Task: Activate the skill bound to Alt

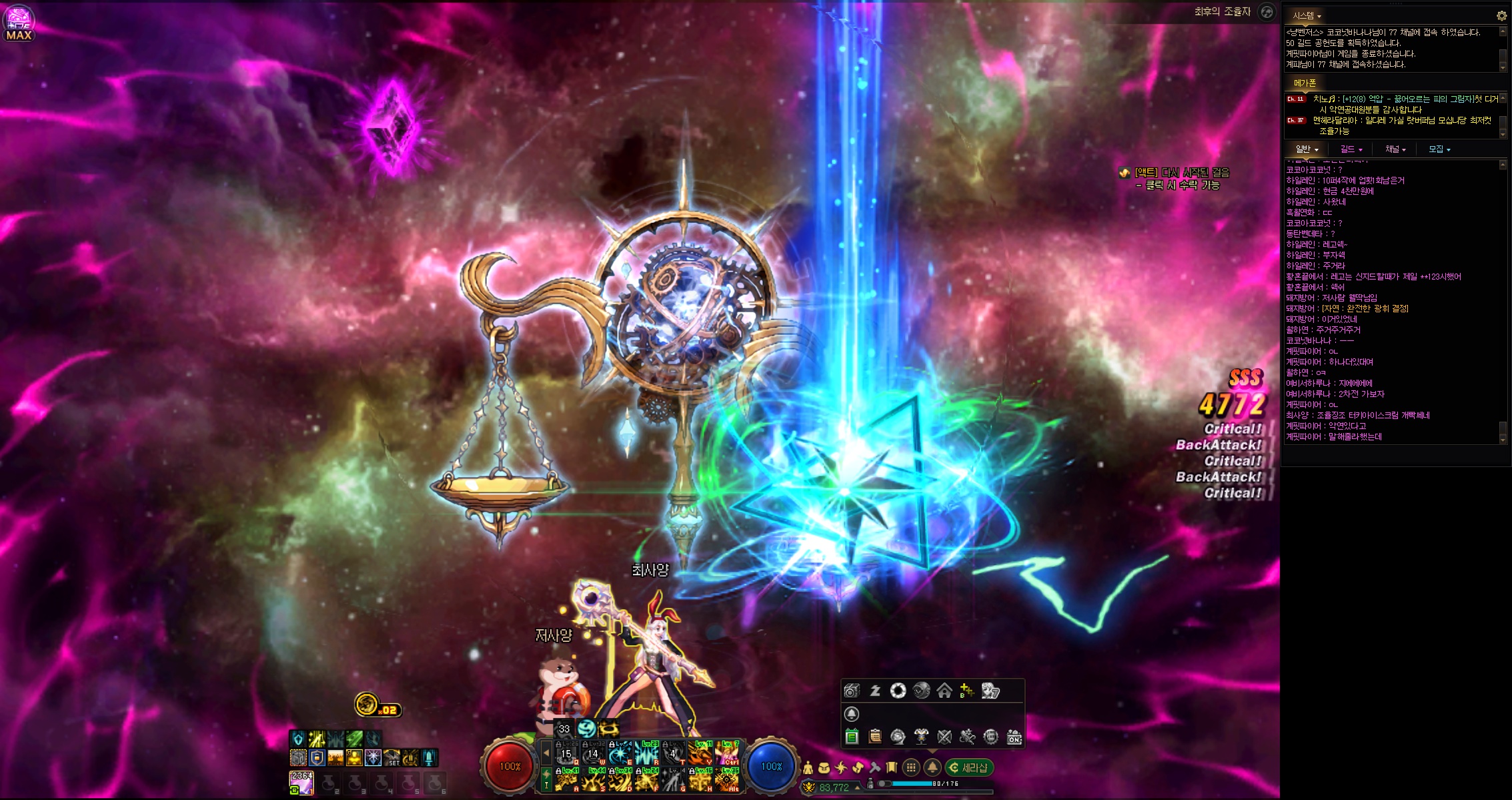Action: [728, 780]
